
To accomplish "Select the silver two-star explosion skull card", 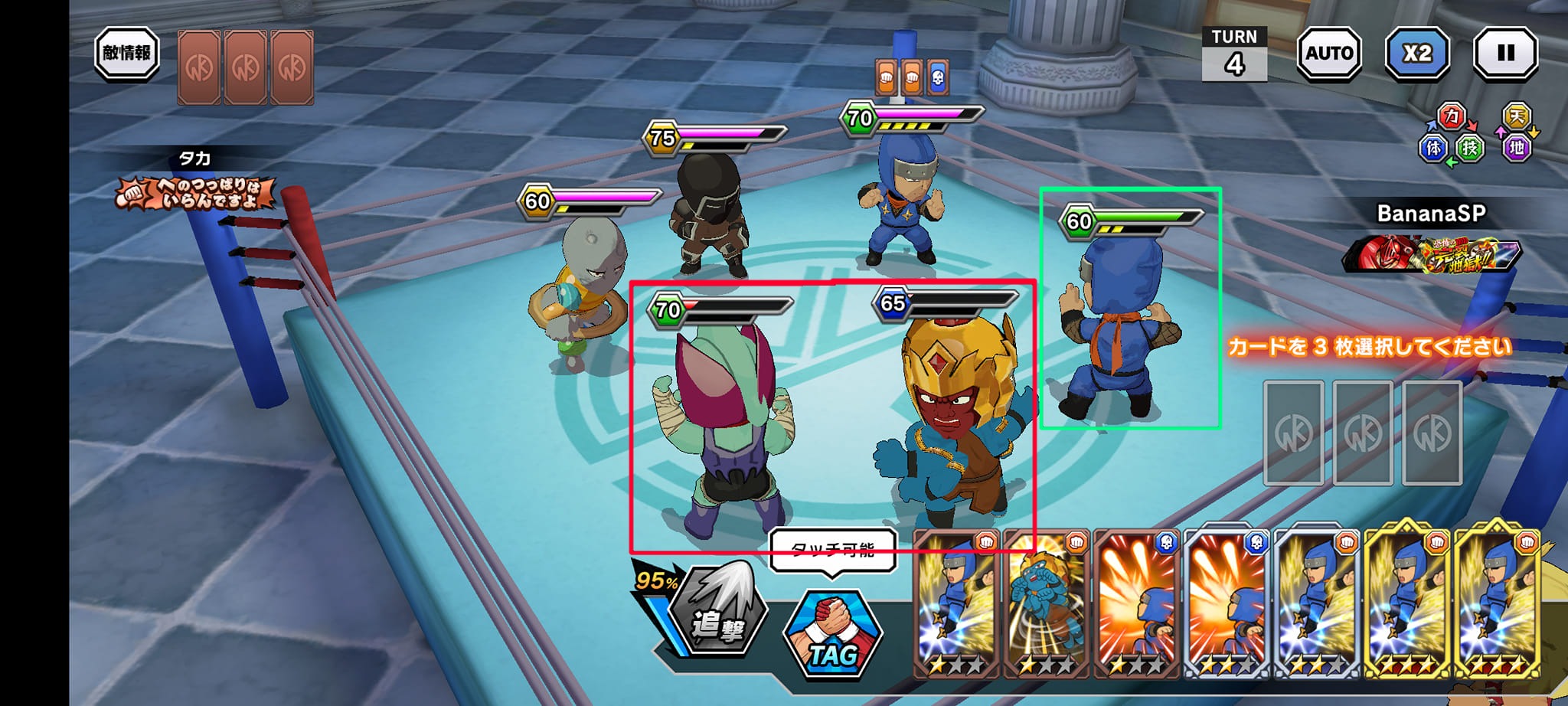I will (x=1227, y=605).
